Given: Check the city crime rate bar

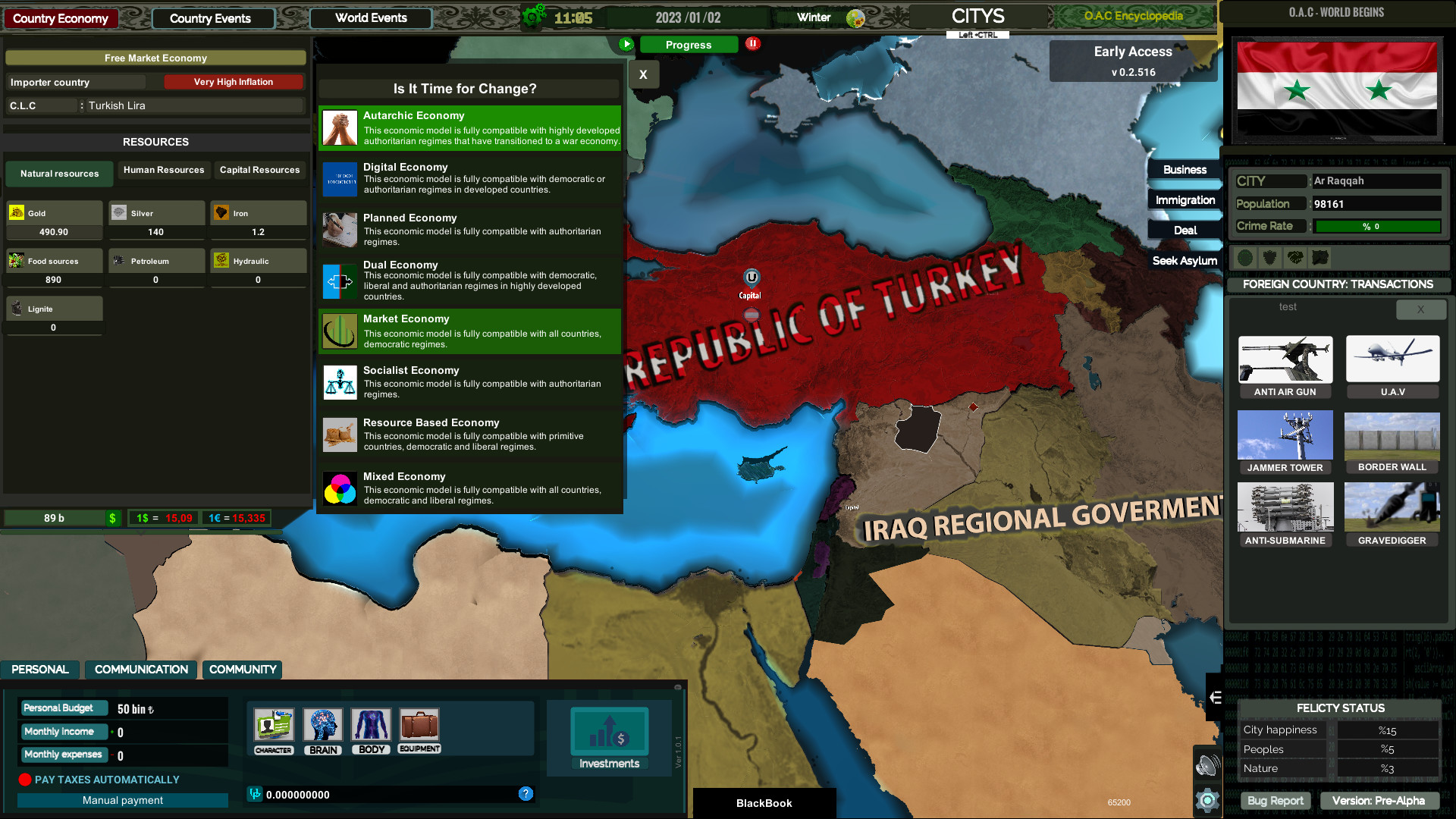Looking at the screenshot, I should 1377,226.
